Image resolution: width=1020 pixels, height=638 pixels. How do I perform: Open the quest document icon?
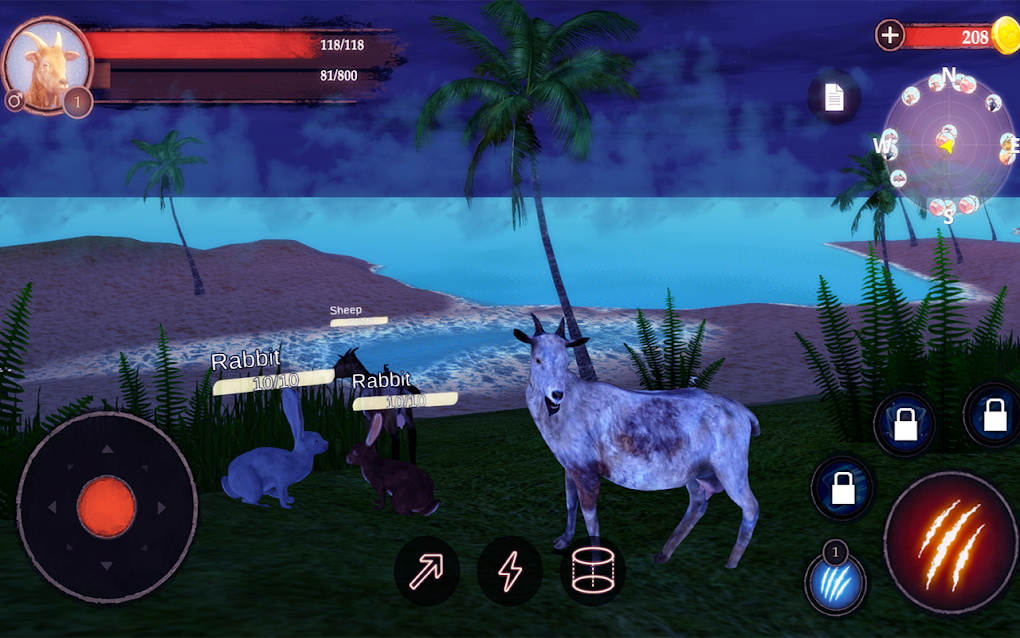pyautogui.click(x=834, y=97)
